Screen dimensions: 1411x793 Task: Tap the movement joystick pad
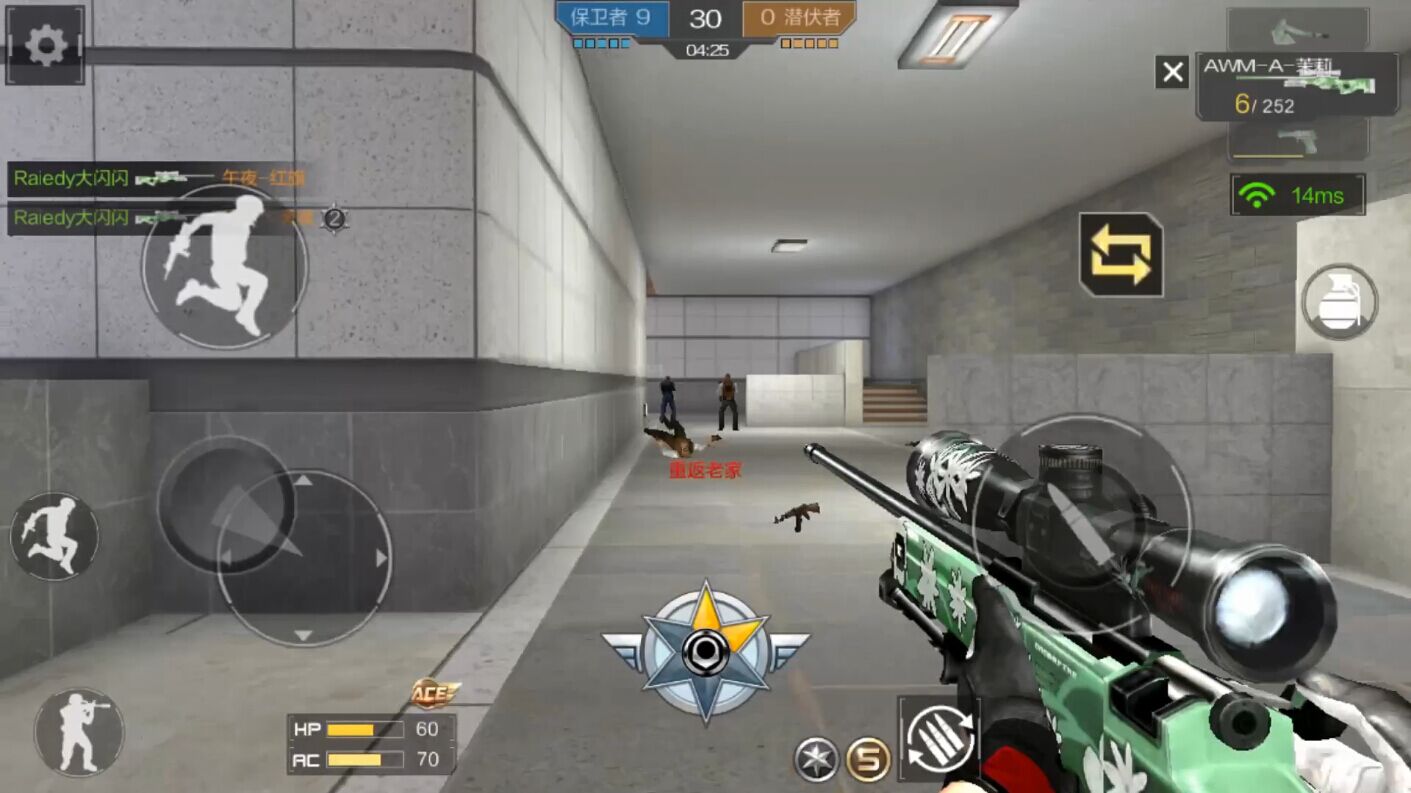303,557
